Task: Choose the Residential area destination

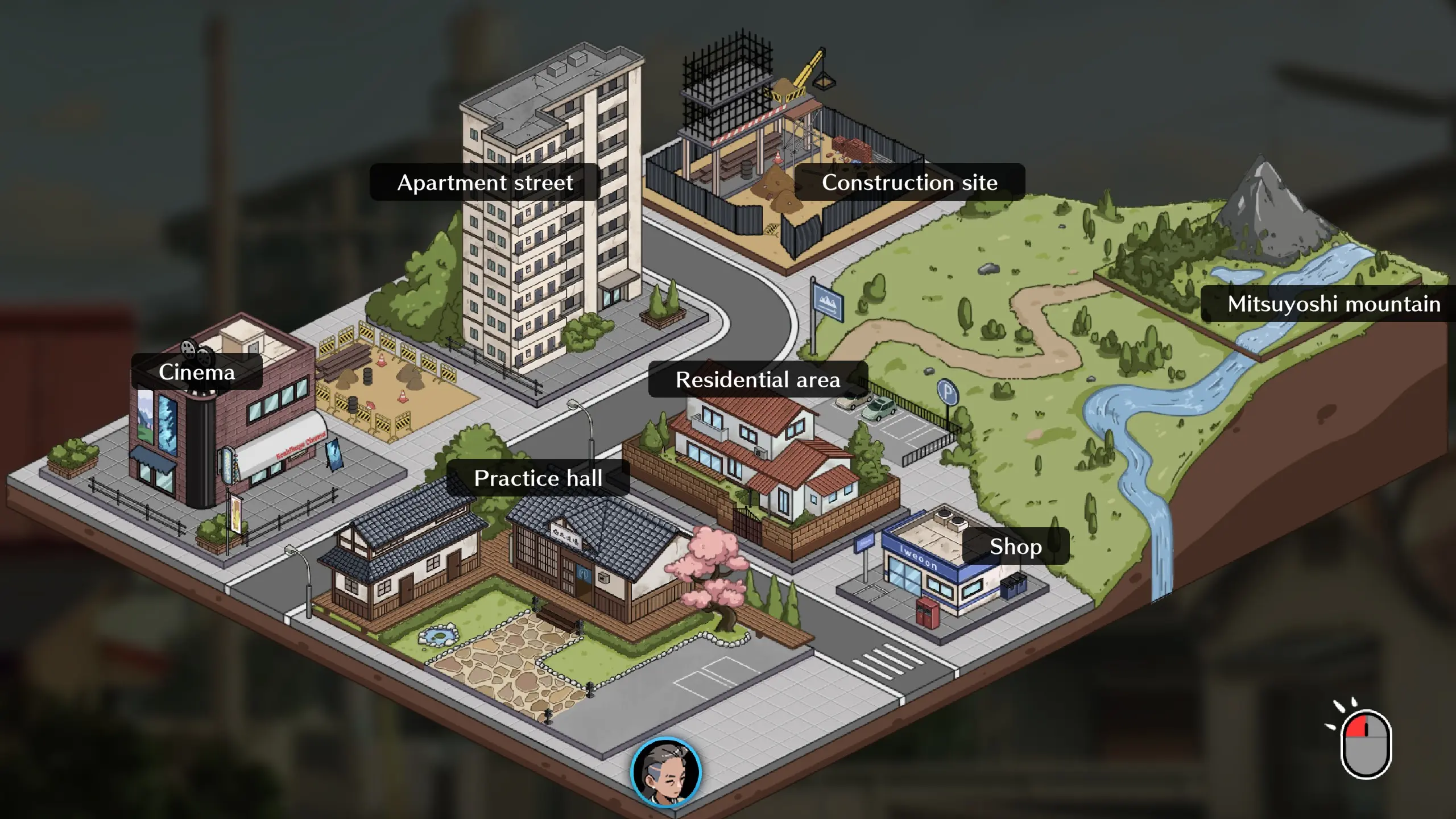Action: click(758, 379)
